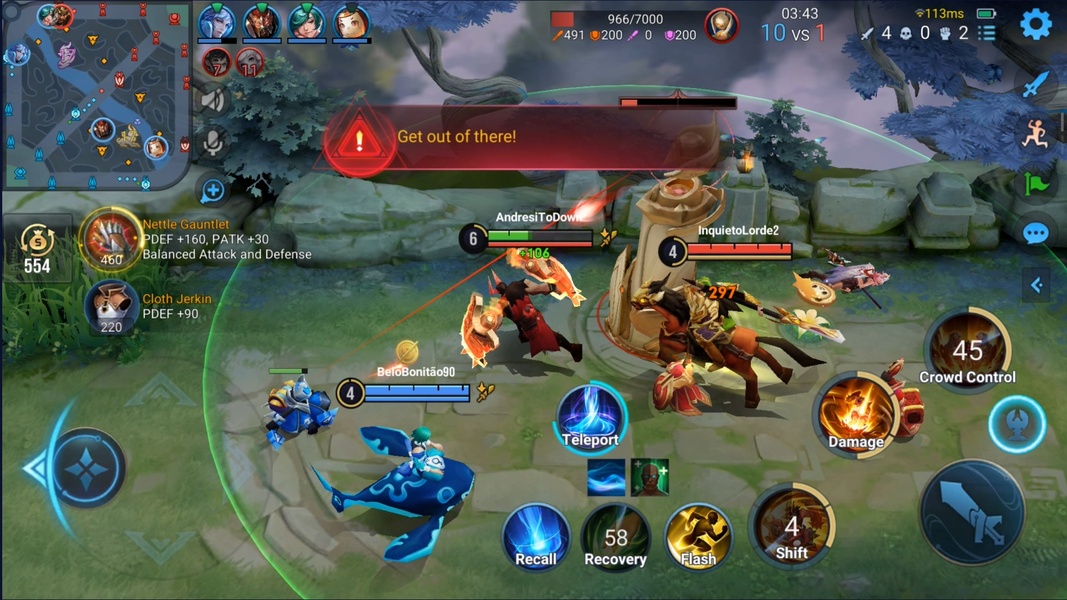Buy the Cloth Jerkin item
Viewport: 1067px width, 600px height.
111,306
